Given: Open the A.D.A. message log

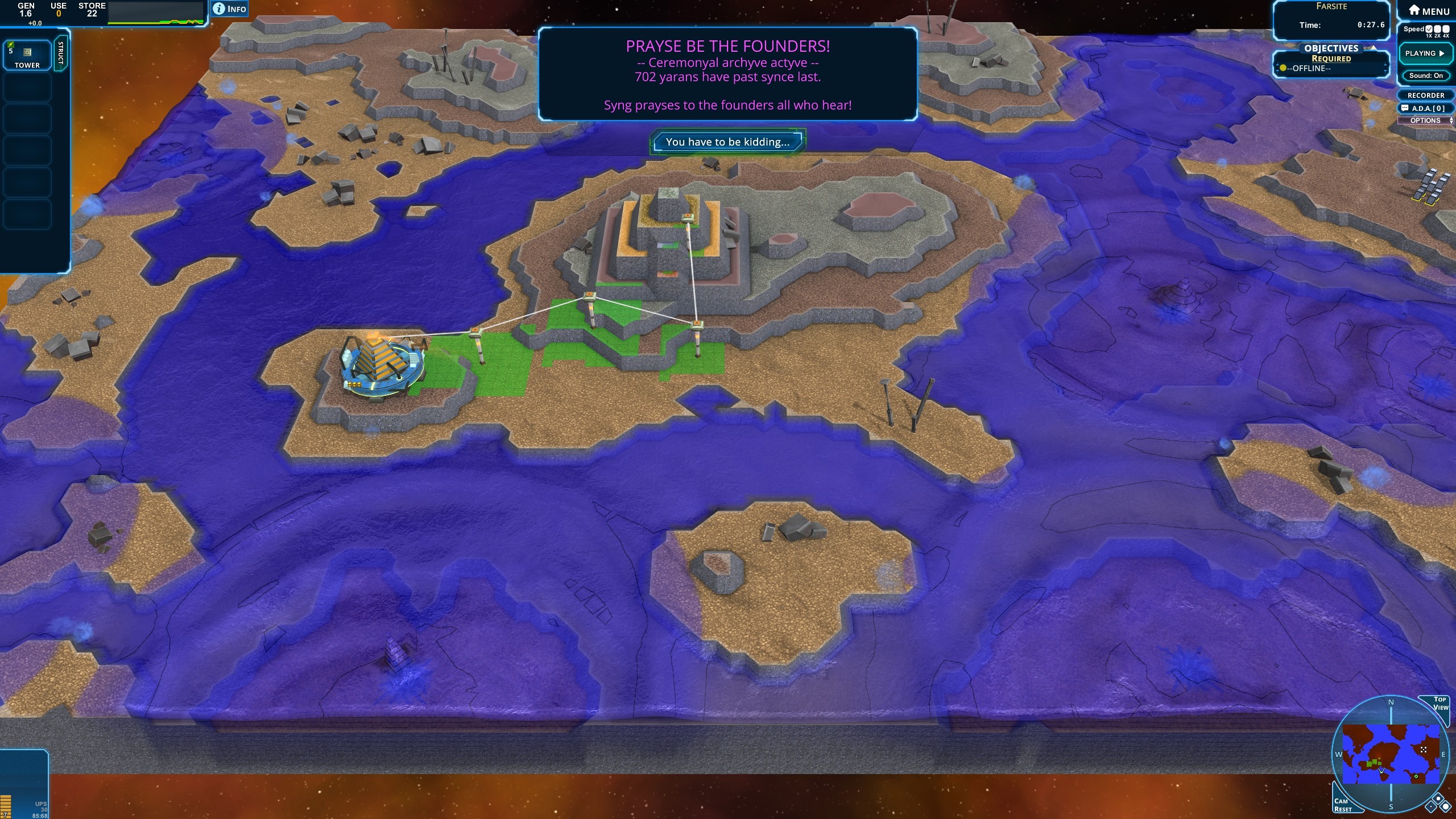Looking at the screenshot, I should click(x=1426, y=108).
